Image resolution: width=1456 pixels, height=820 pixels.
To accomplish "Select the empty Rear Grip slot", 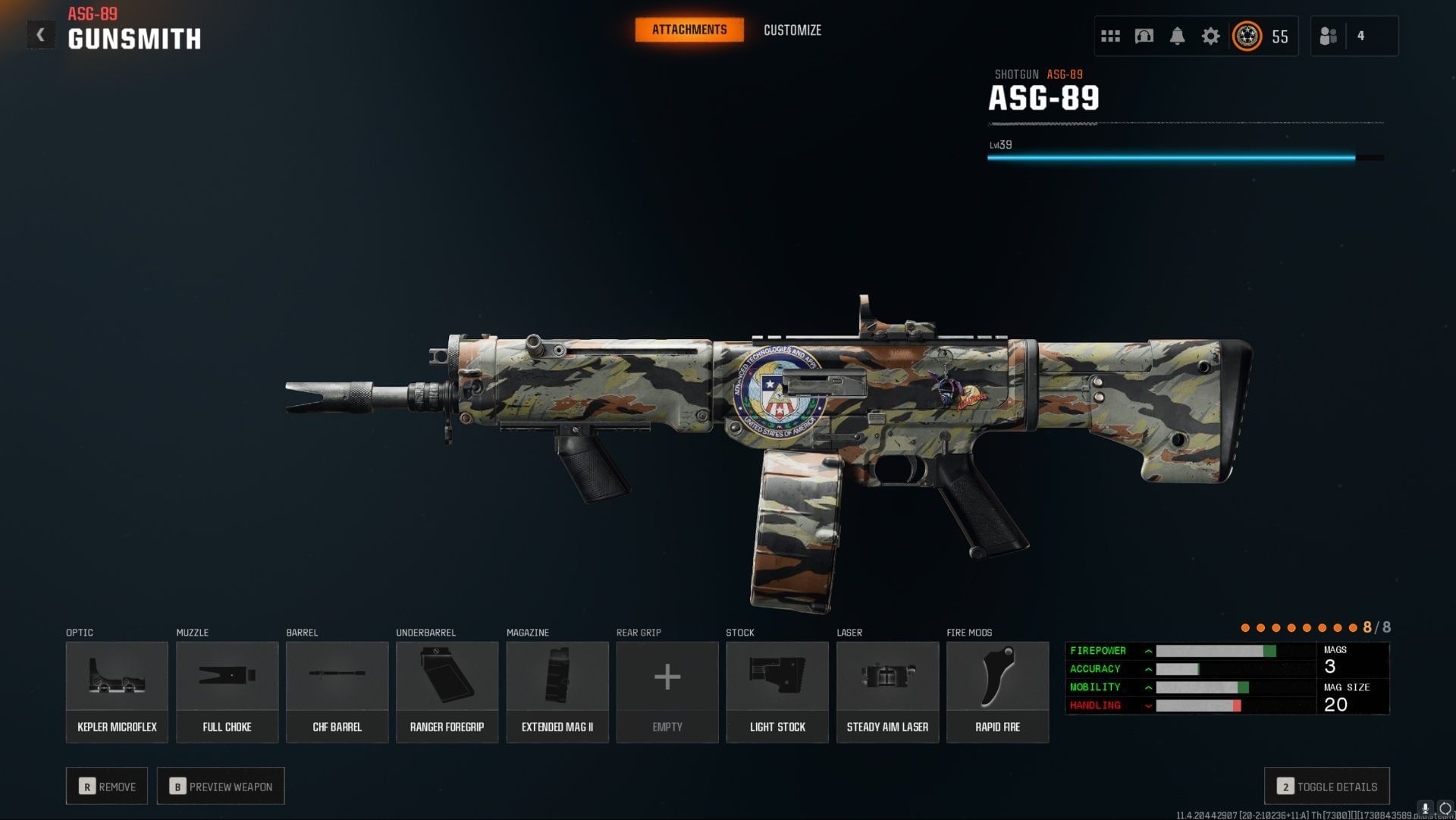I will 667,690.
